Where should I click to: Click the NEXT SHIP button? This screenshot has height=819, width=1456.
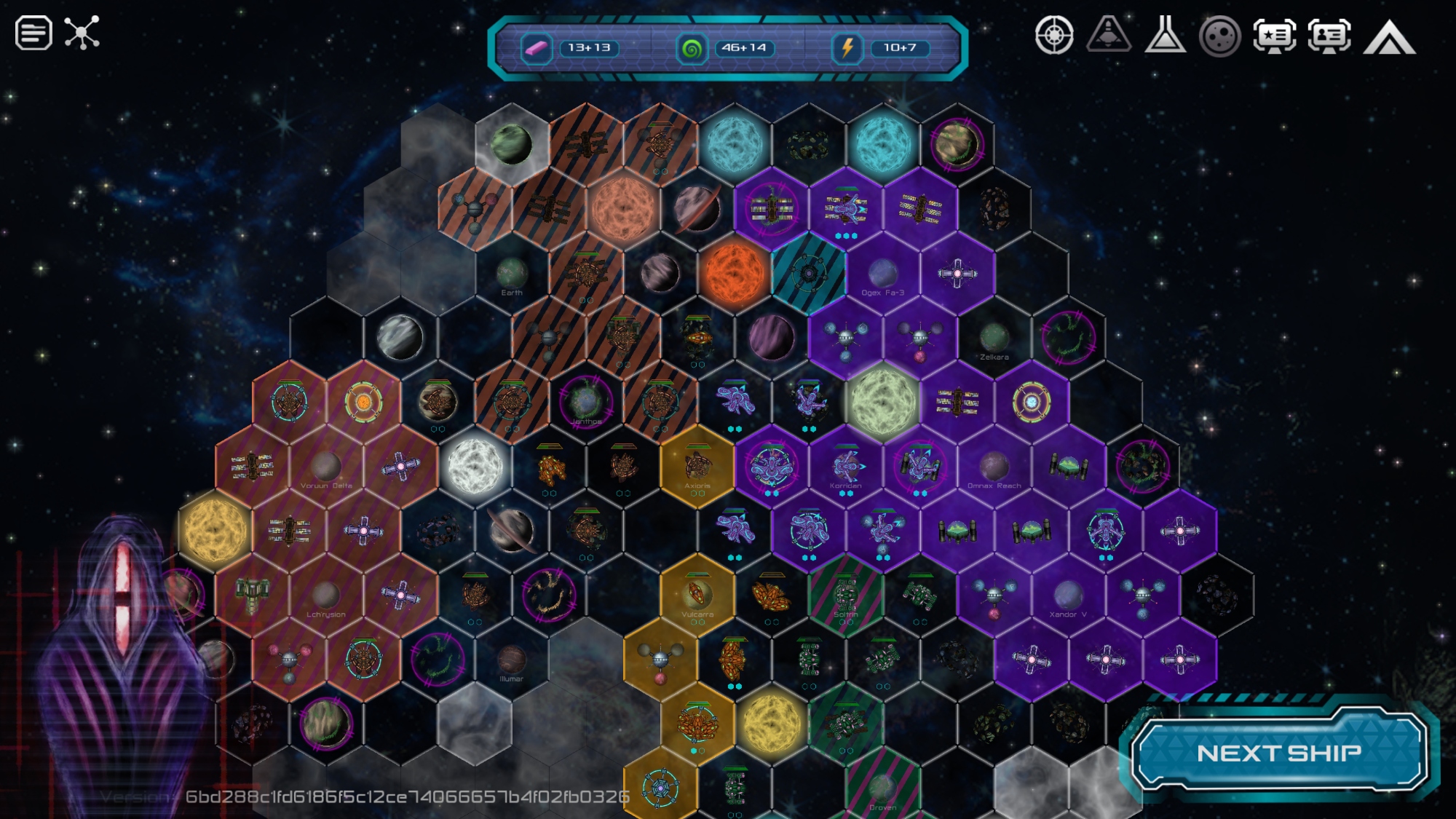[x=1278, y=753]
